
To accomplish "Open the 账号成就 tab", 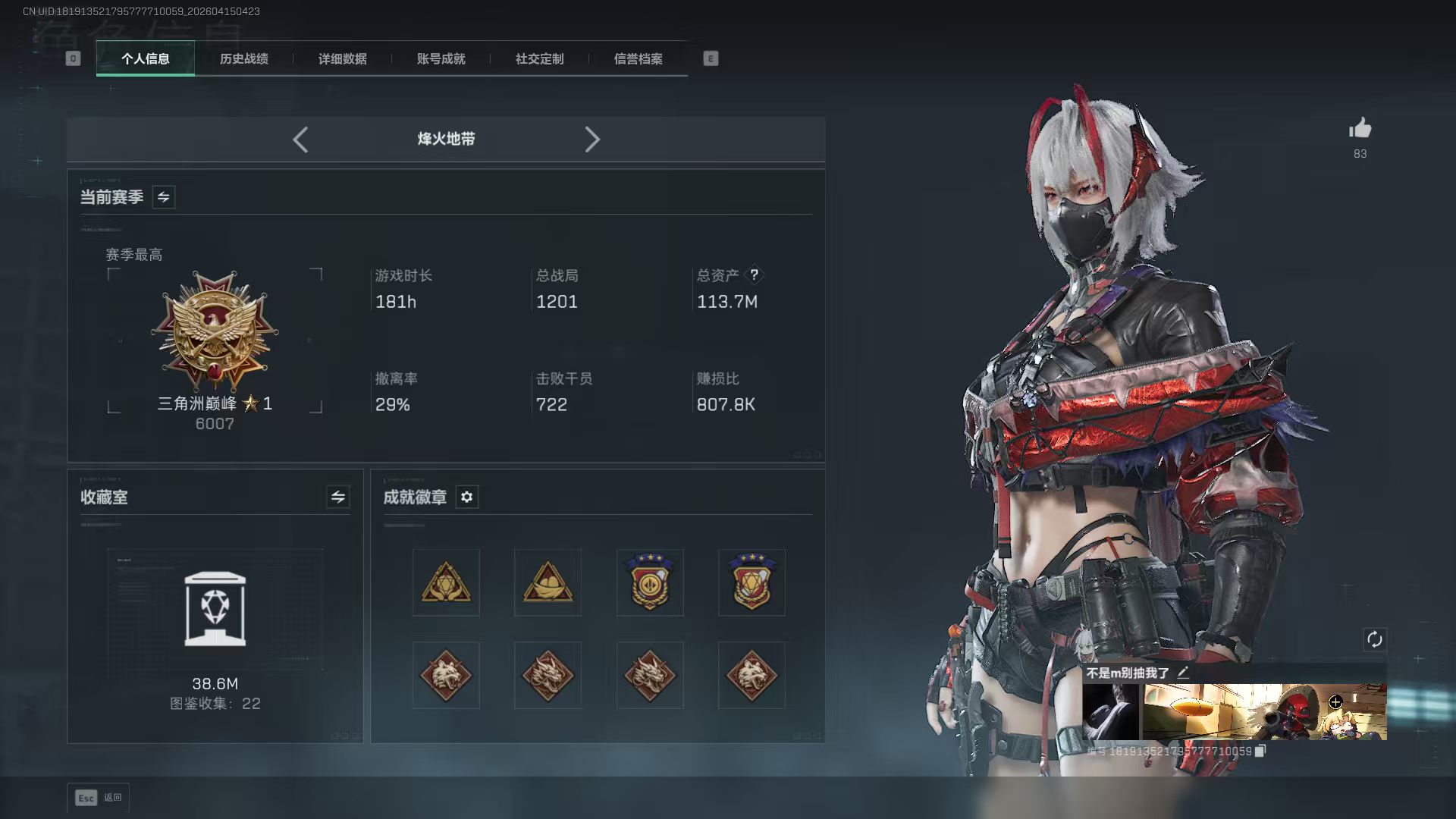I will (441, 59).
